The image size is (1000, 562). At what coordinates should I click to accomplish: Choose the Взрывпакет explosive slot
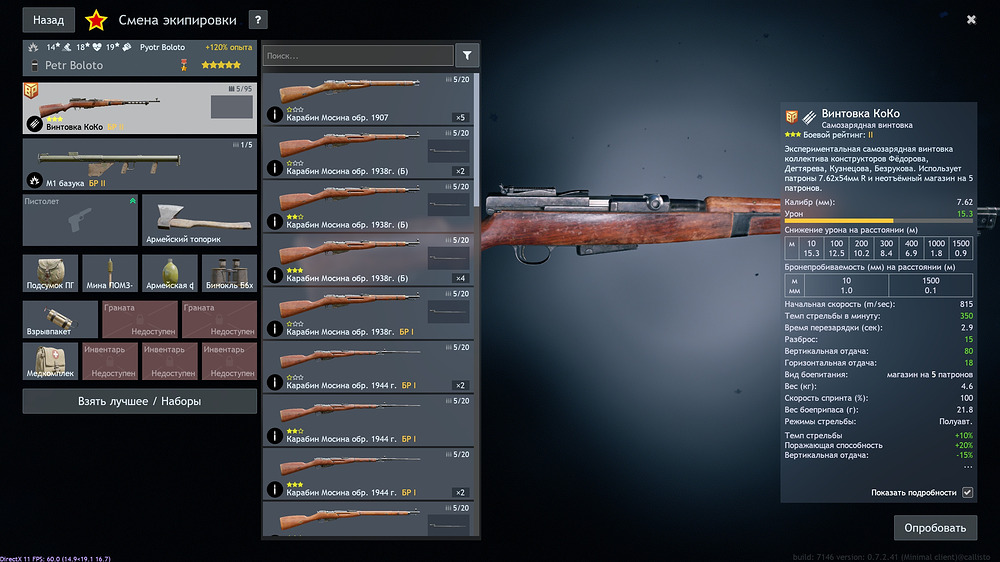tap(60, 319)
